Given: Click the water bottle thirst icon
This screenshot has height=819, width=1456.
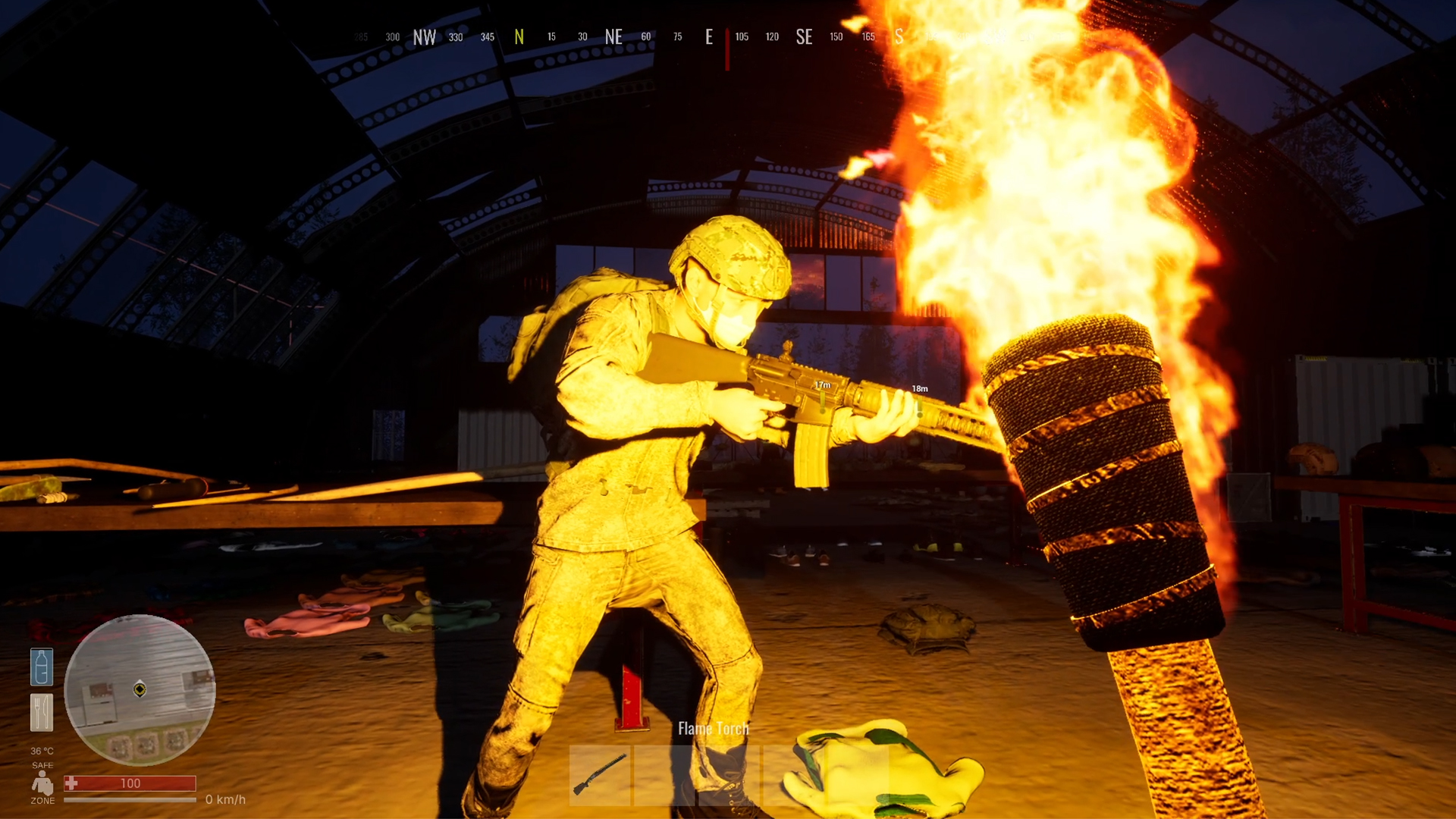Looking at the screenshot, I should [42, 667].
